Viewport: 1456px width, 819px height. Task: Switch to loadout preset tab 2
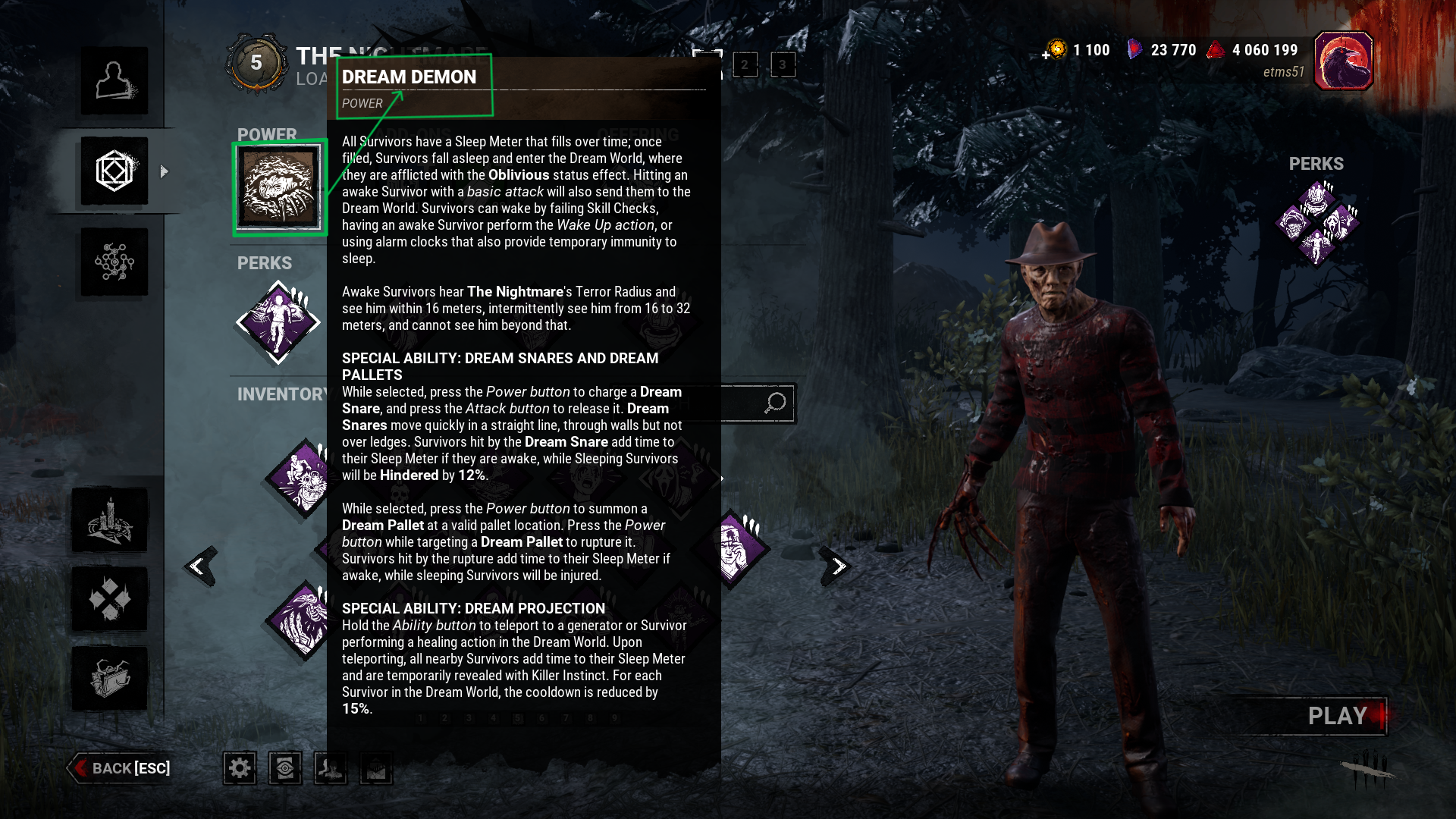(746, 65)
